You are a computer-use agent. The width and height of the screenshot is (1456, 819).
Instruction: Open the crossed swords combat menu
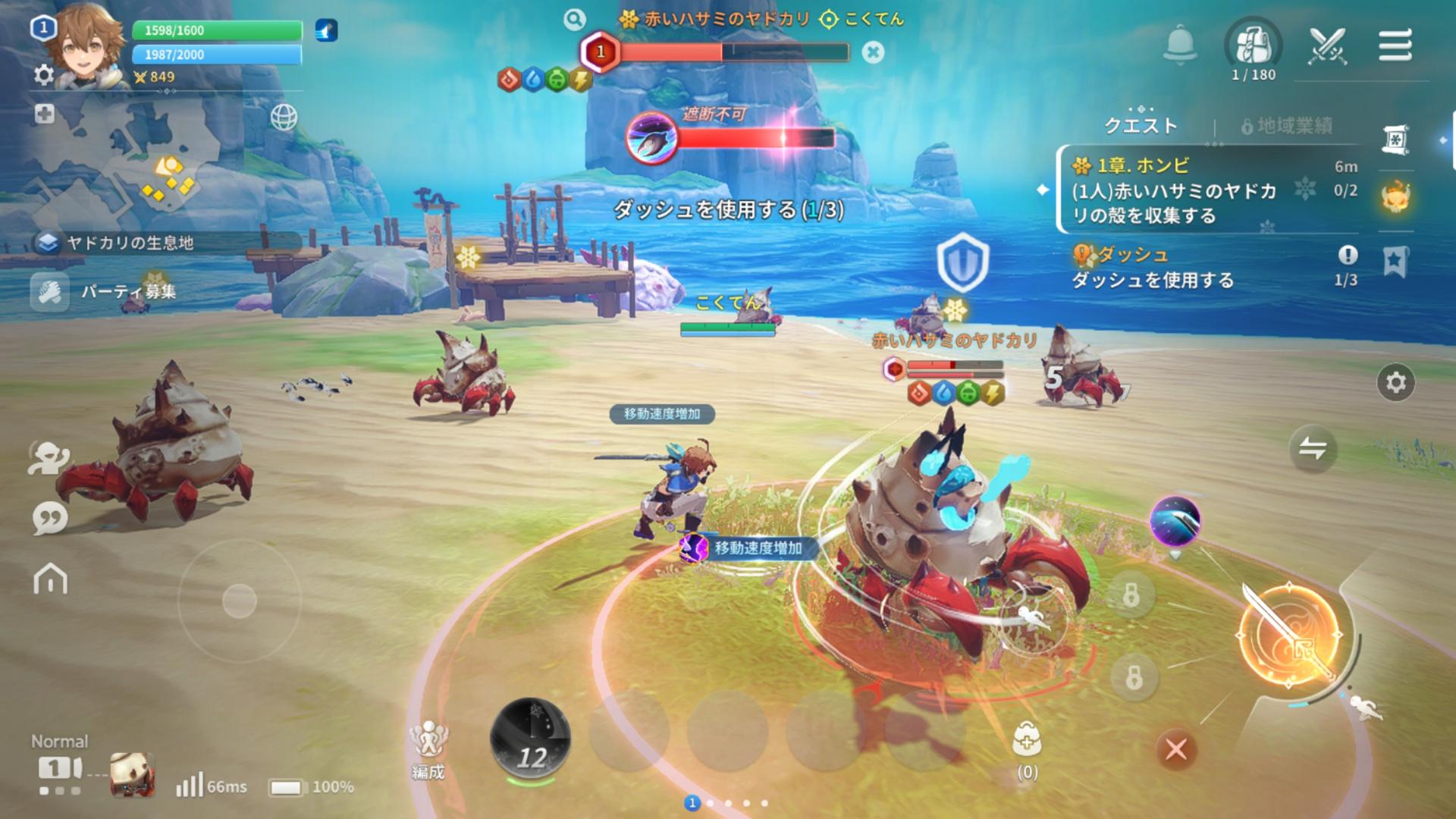pos(1327,45)
